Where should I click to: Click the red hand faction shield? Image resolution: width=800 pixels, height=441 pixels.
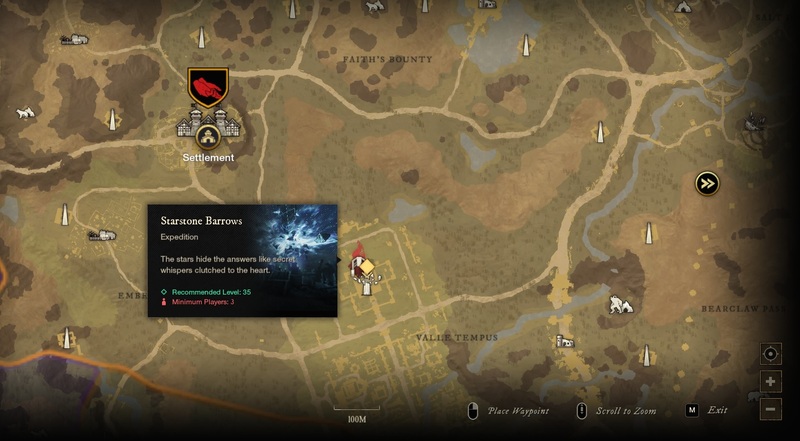tap(208, 87)
